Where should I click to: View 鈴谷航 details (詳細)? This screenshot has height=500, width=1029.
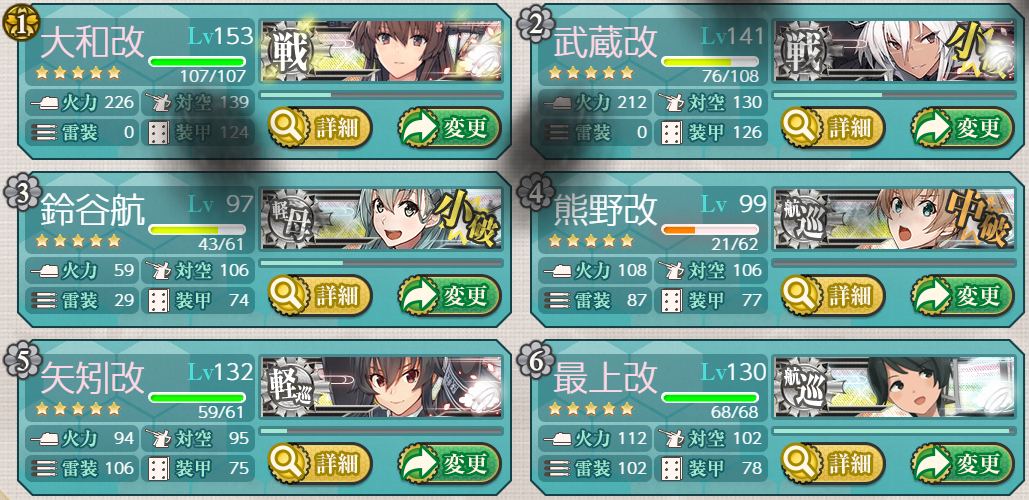(x=320, y=295)
